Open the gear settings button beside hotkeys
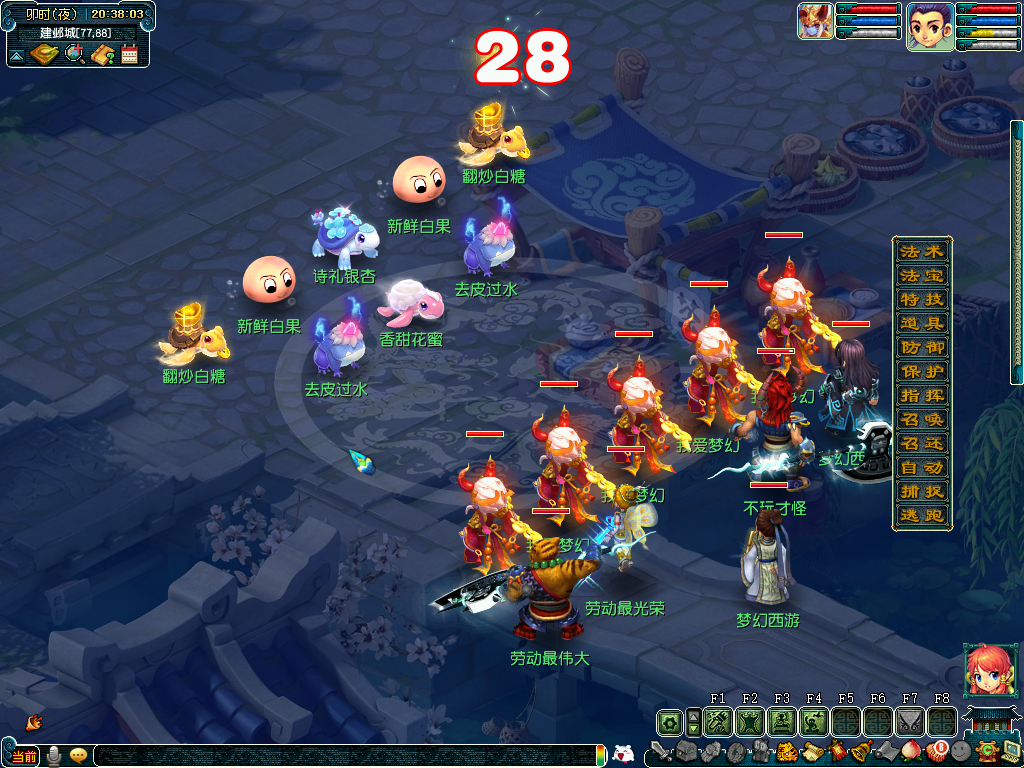The image size is (1024, 768). (x=669, y=721)
